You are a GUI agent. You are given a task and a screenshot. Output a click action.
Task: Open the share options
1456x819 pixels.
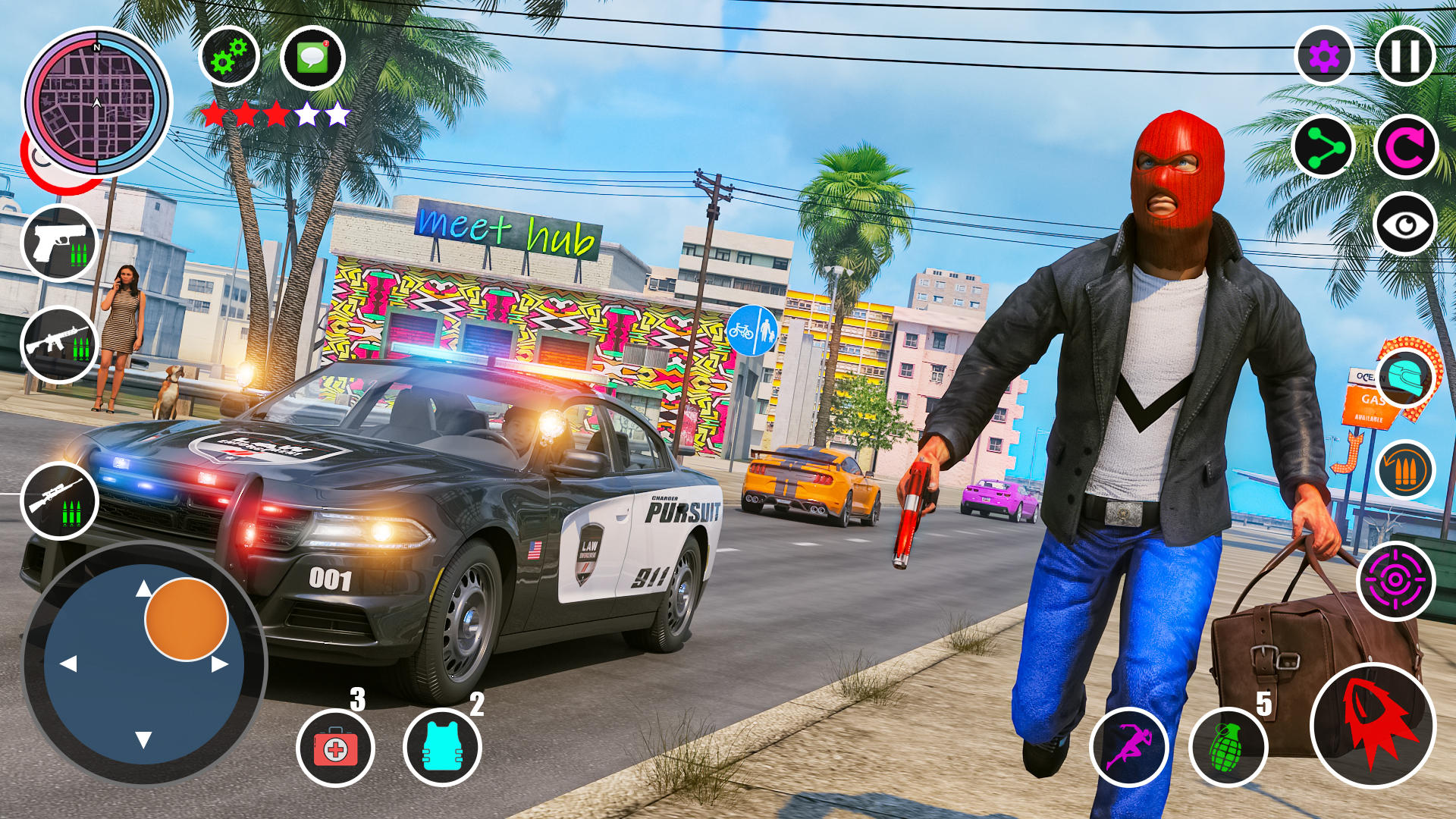coord(1323,148)
